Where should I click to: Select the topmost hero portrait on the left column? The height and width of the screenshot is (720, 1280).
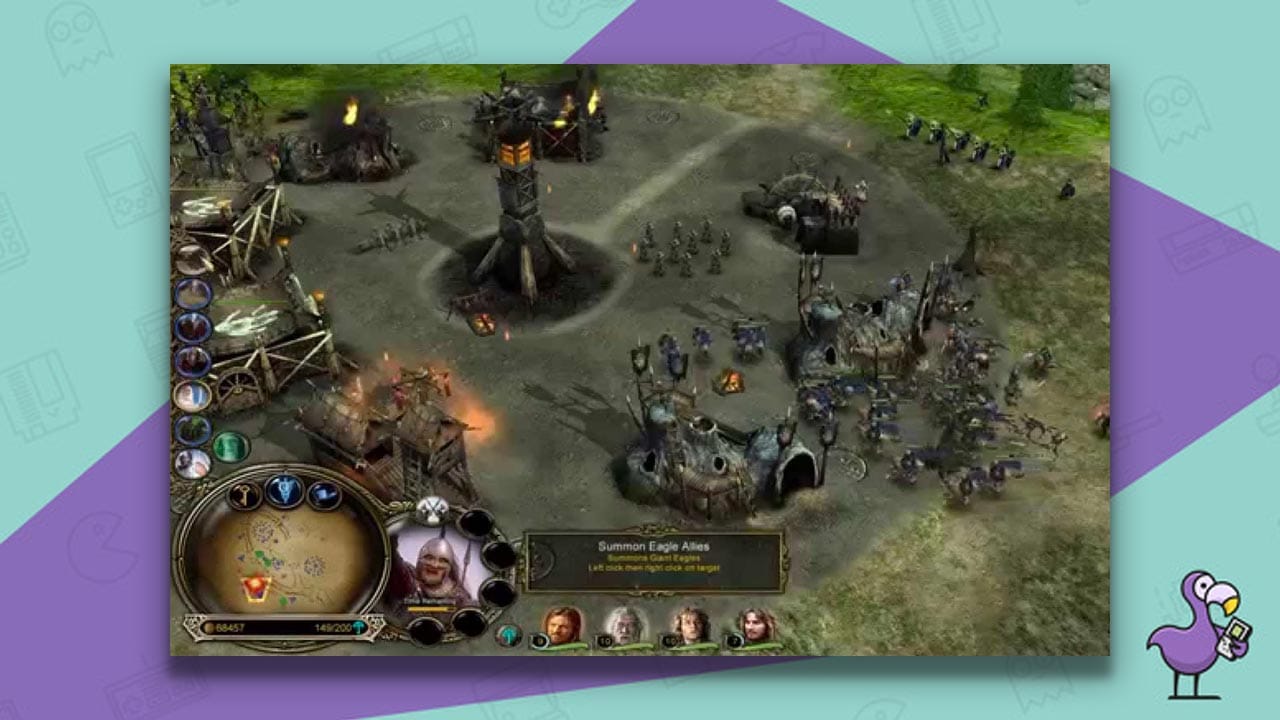(x=193, y=292)
